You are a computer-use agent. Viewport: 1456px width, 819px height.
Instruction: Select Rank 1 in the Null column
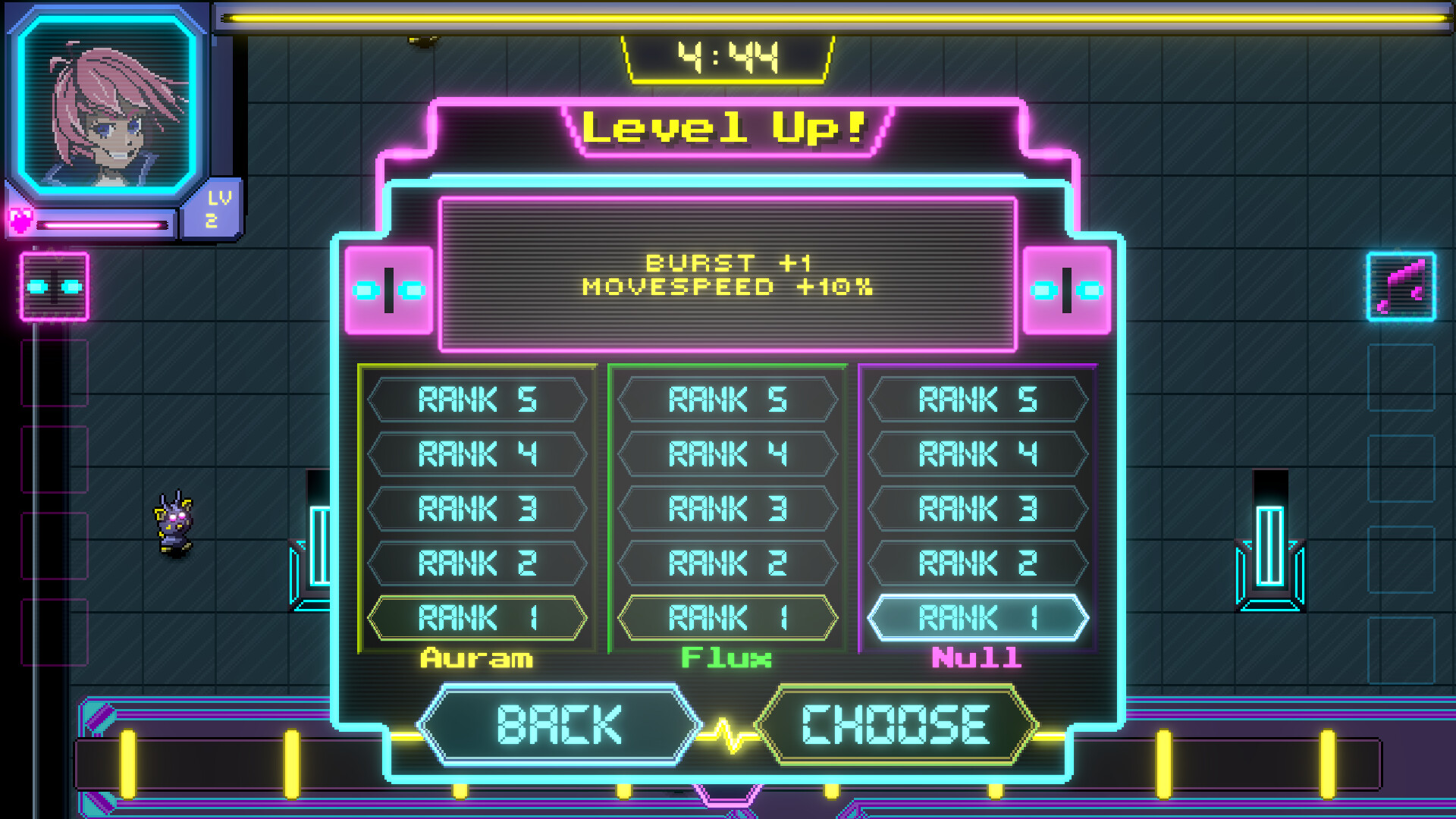pos(977,617)
